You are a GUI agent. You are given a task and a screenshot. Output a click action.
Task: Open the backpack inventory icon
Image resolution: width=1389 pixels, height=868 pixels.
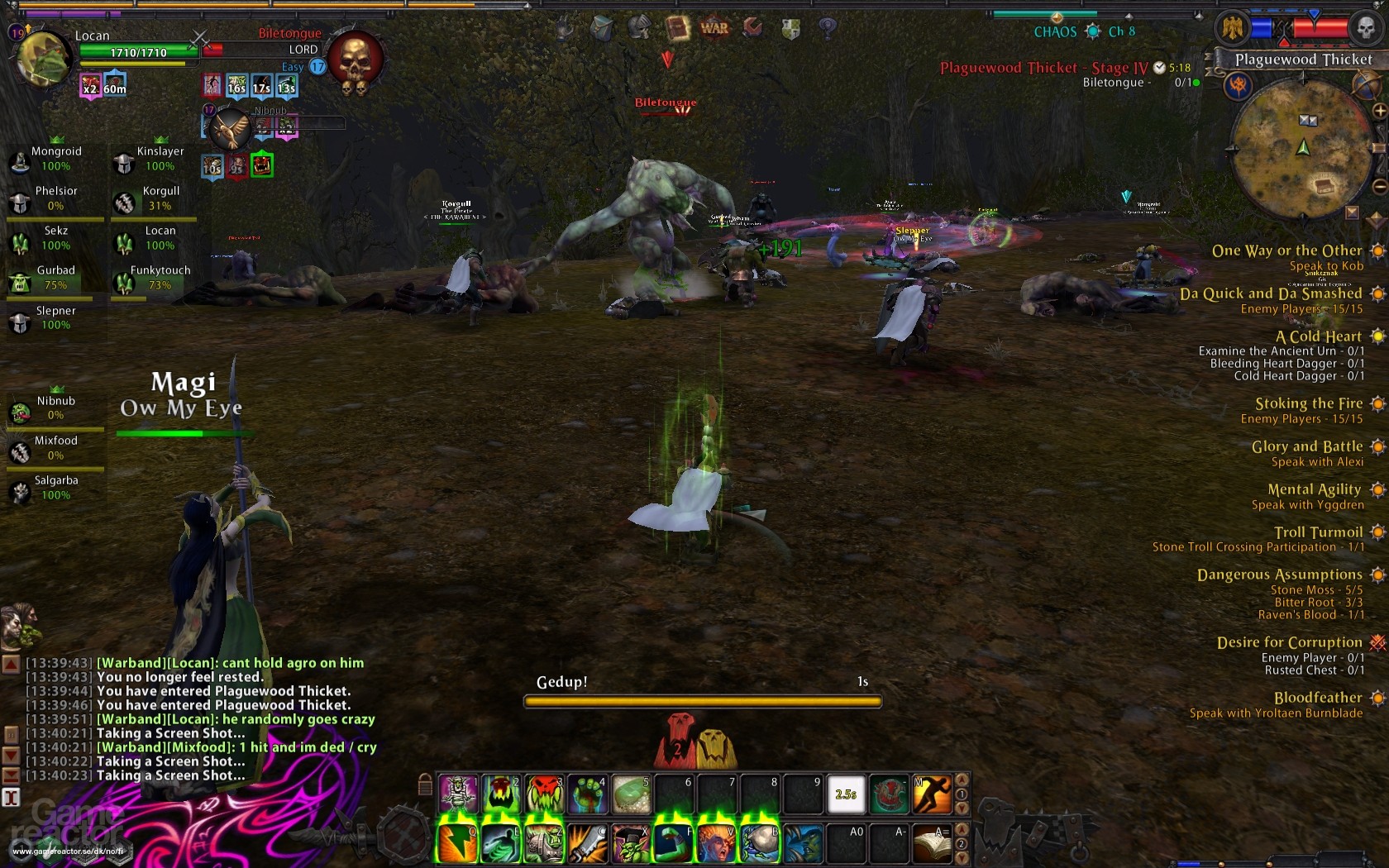(601, 26)
